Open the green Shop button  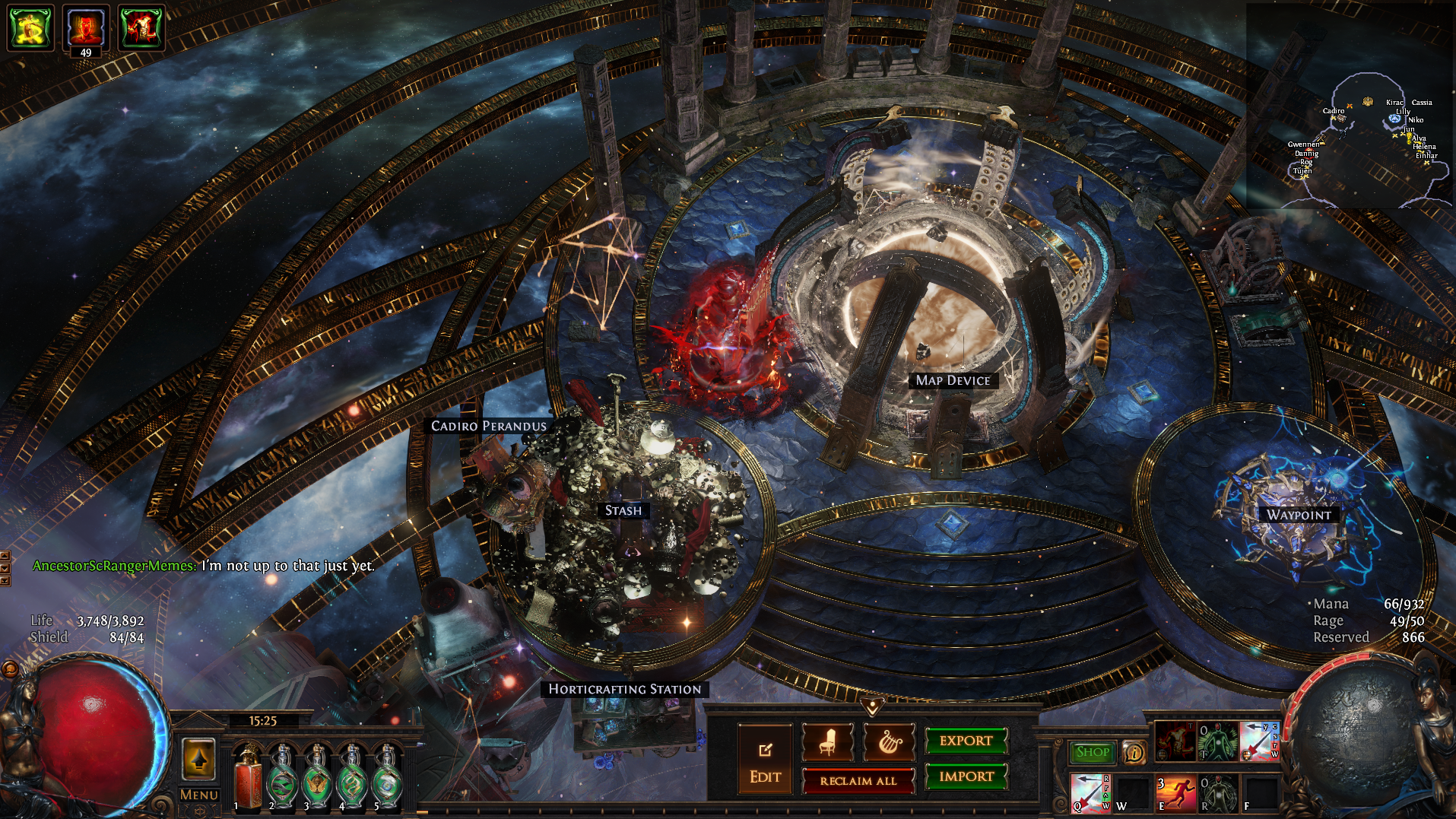click(1093, 752)
